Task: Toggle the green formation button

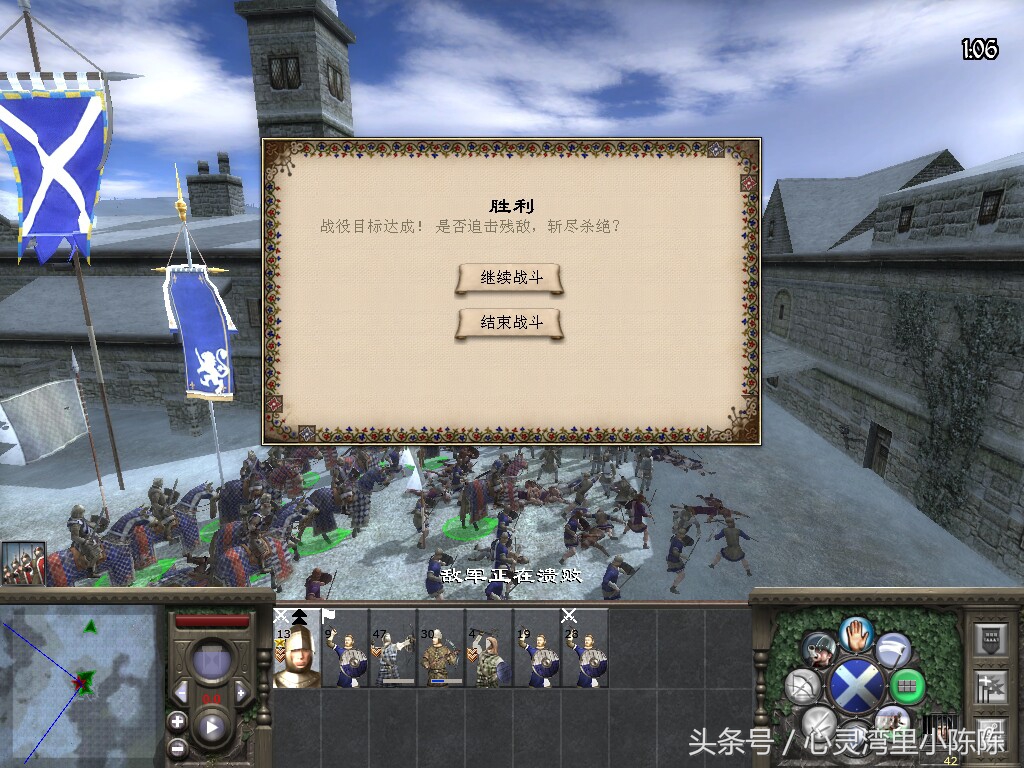Action: pyautogui.click(x=907, y=686)
